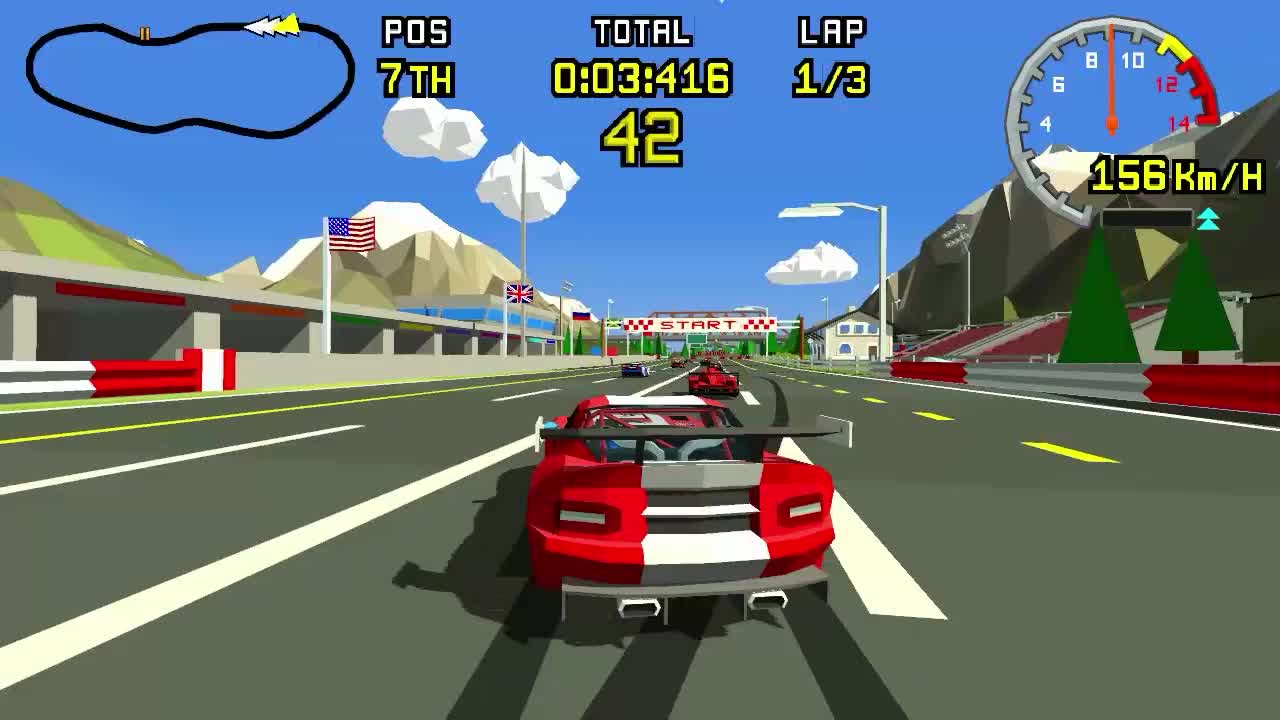Click the checkered pattern on the START banner

coord(640,323)
